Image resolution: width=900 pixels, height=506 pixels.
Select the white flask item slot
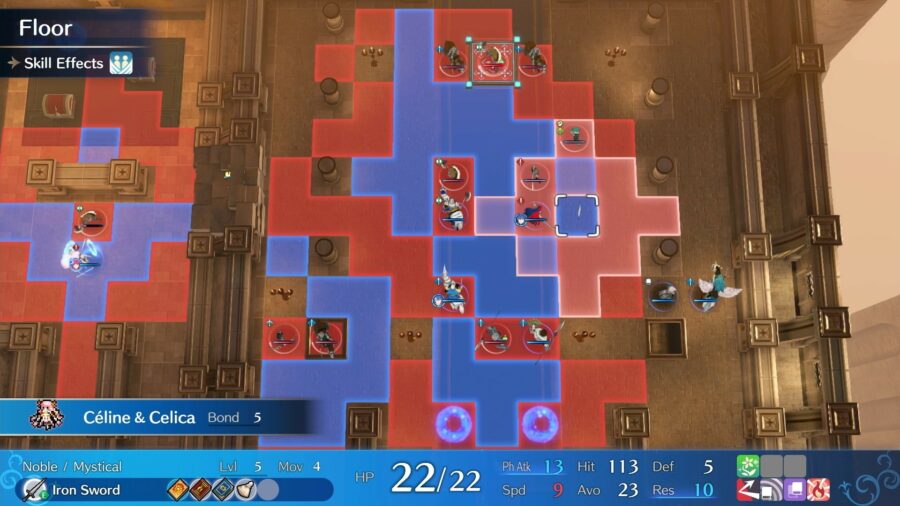[244, 489]
